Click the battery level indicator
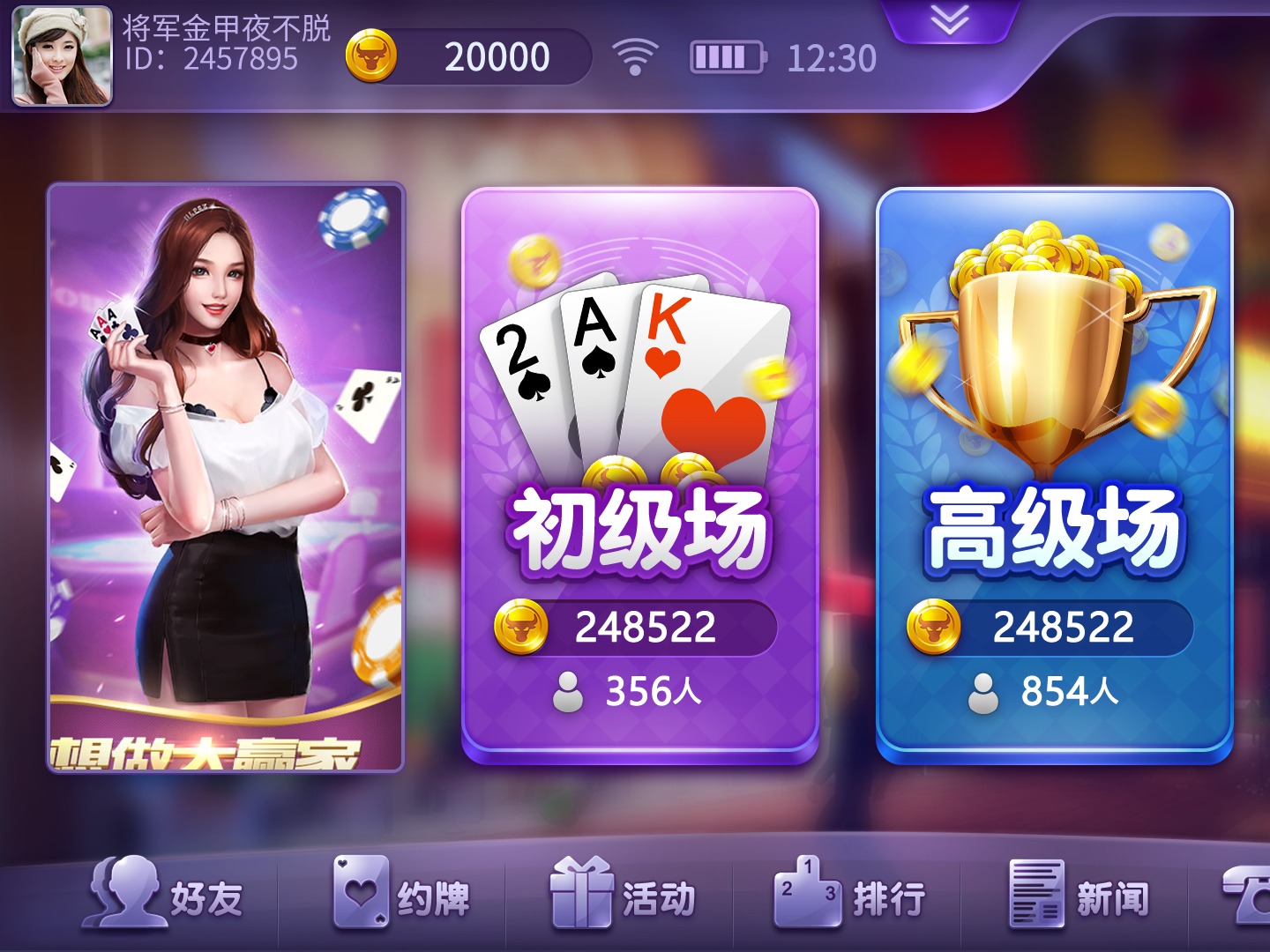This screenshot has width=1270, height=952. (x=725, y=55)
